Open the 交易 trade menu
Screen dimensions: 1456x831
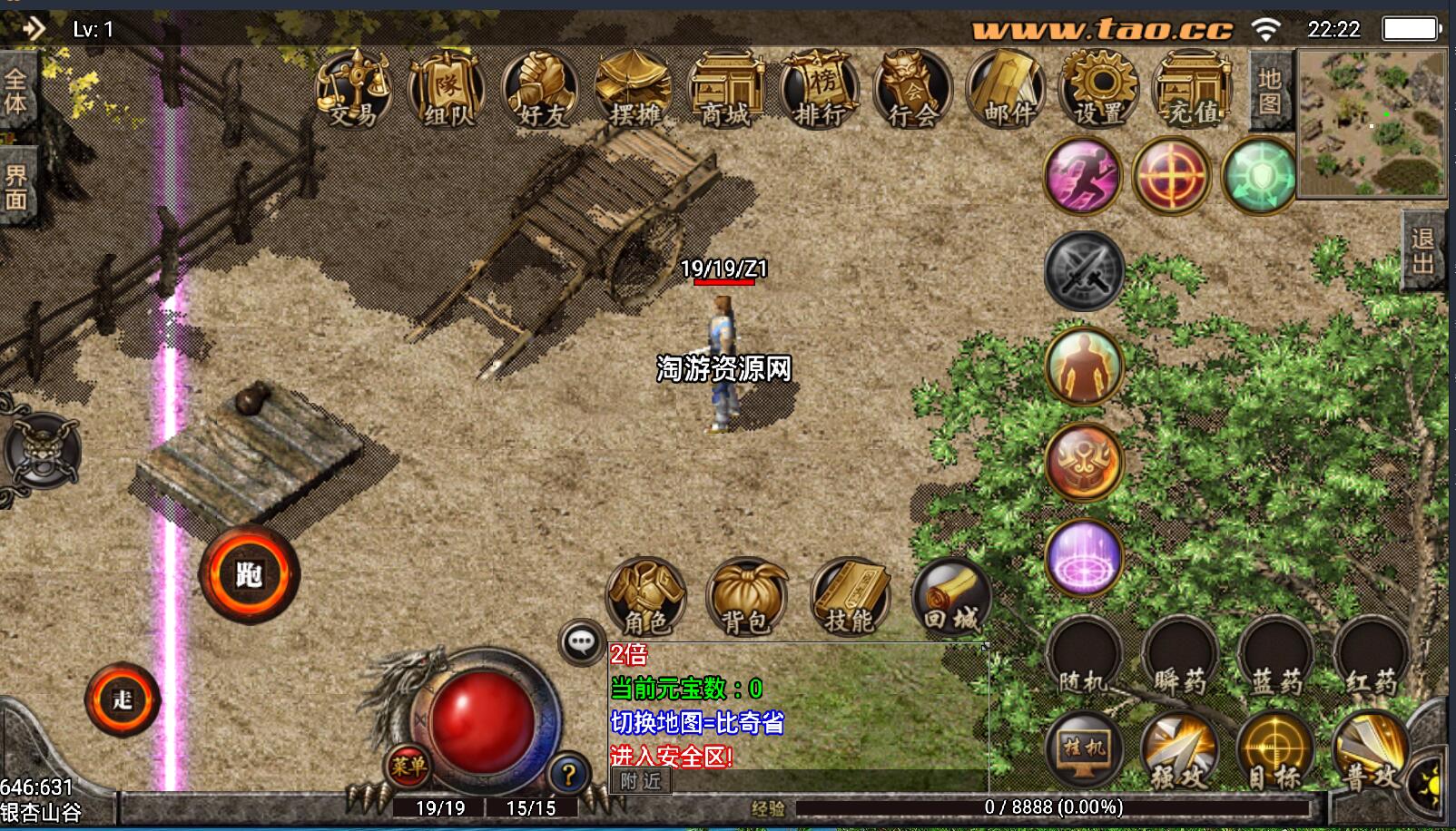353,89
